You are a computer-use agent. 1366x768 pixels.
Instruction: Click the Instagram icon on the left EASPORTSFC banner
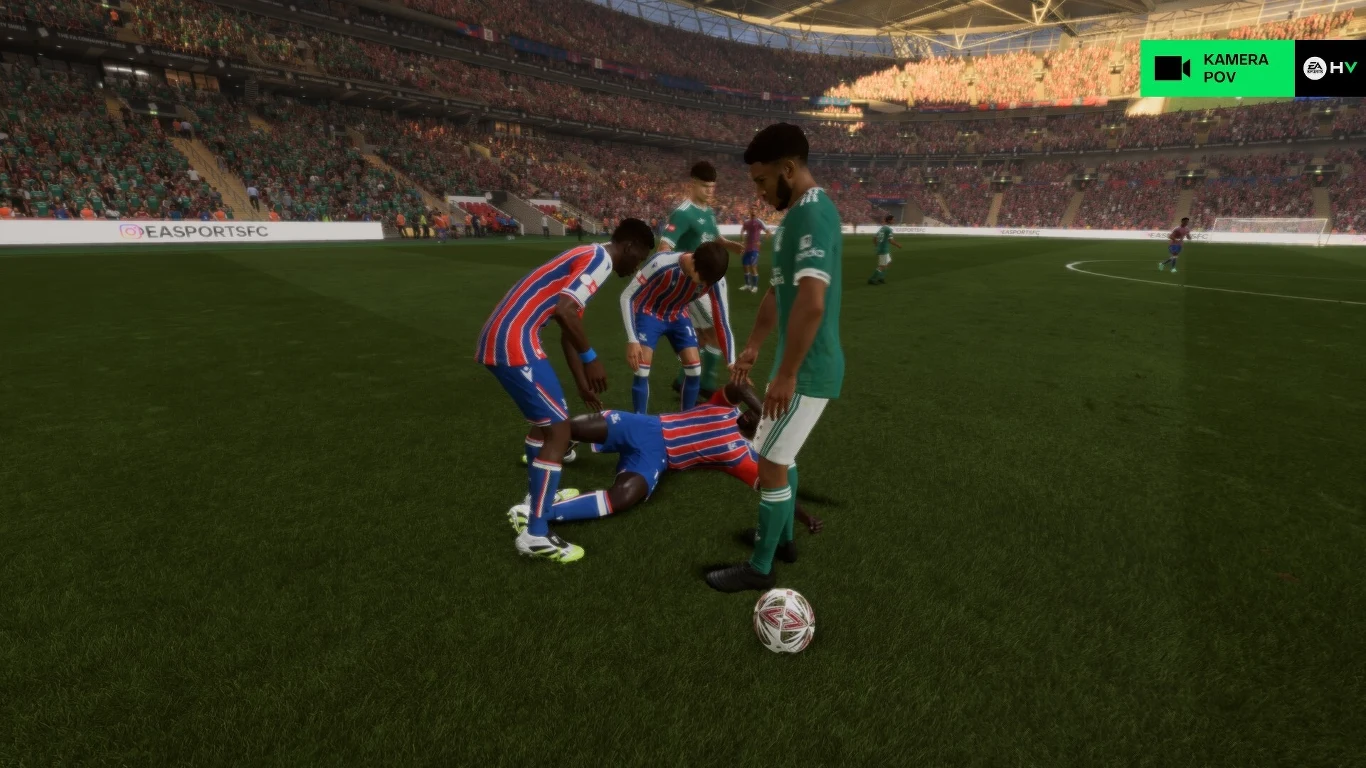pyautogui.click(x=132, y=230)
